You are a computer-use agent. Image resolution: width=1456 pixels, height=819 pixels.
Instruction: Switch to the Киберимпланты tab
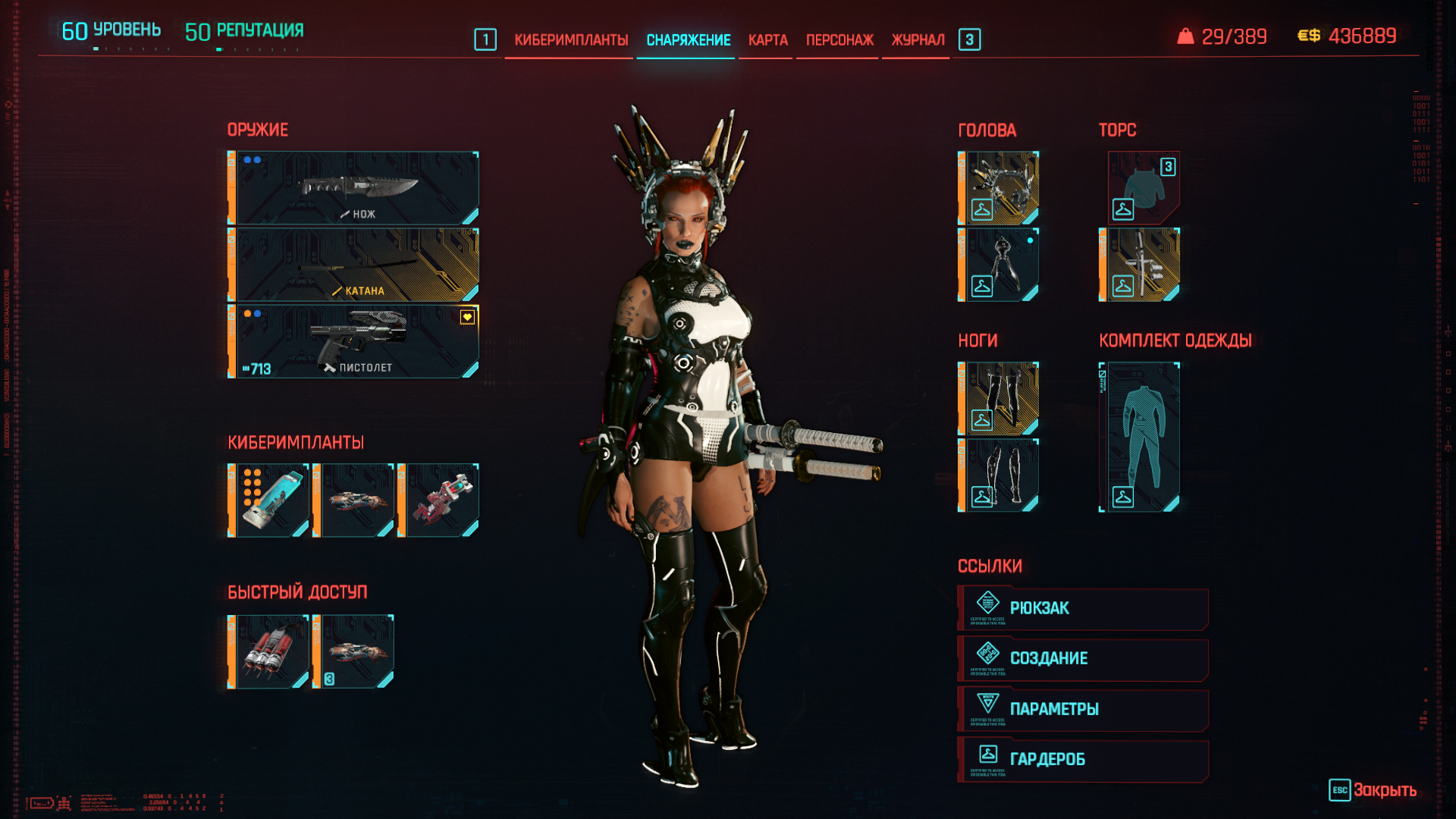pos(570,40)
